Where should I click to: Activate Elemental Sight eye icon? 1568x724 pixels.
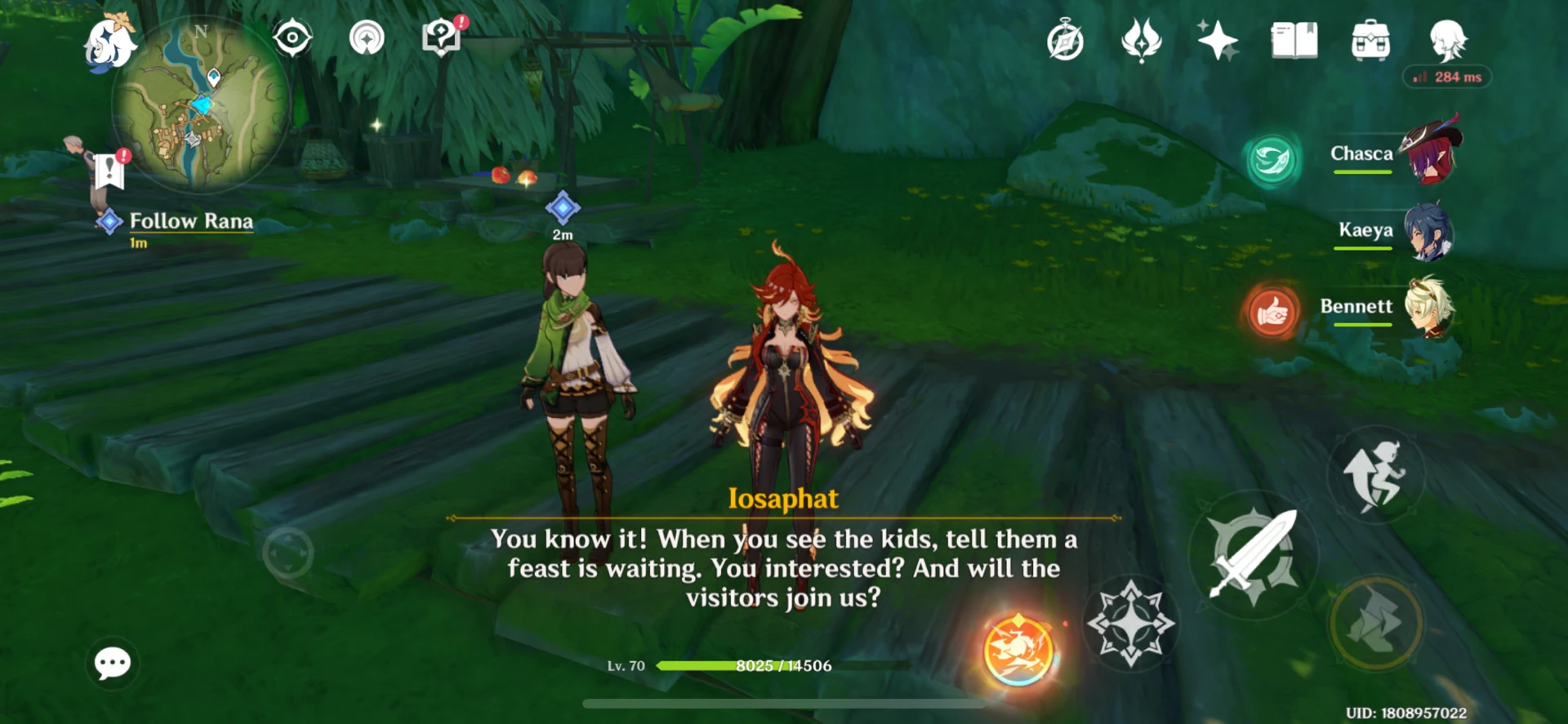point(292,39)
